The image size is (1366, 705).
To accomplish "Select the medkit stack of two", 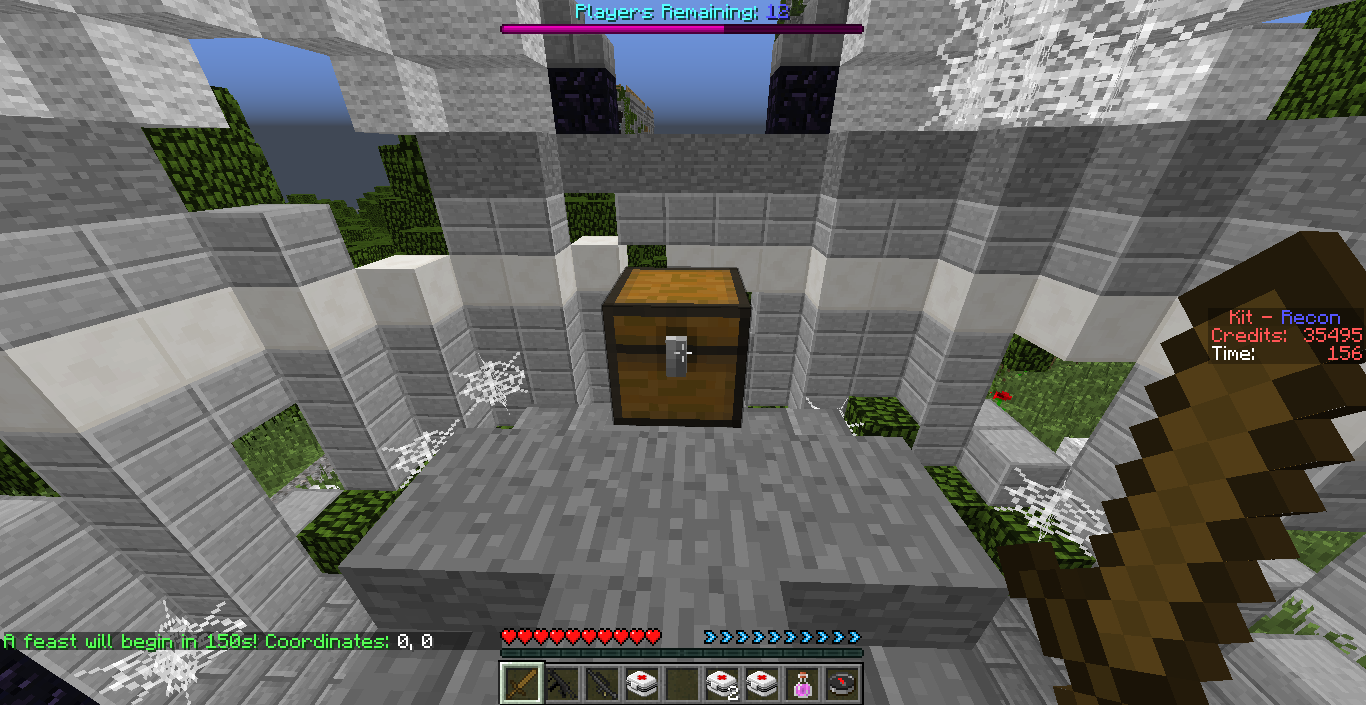I will [x=721, y=683].
